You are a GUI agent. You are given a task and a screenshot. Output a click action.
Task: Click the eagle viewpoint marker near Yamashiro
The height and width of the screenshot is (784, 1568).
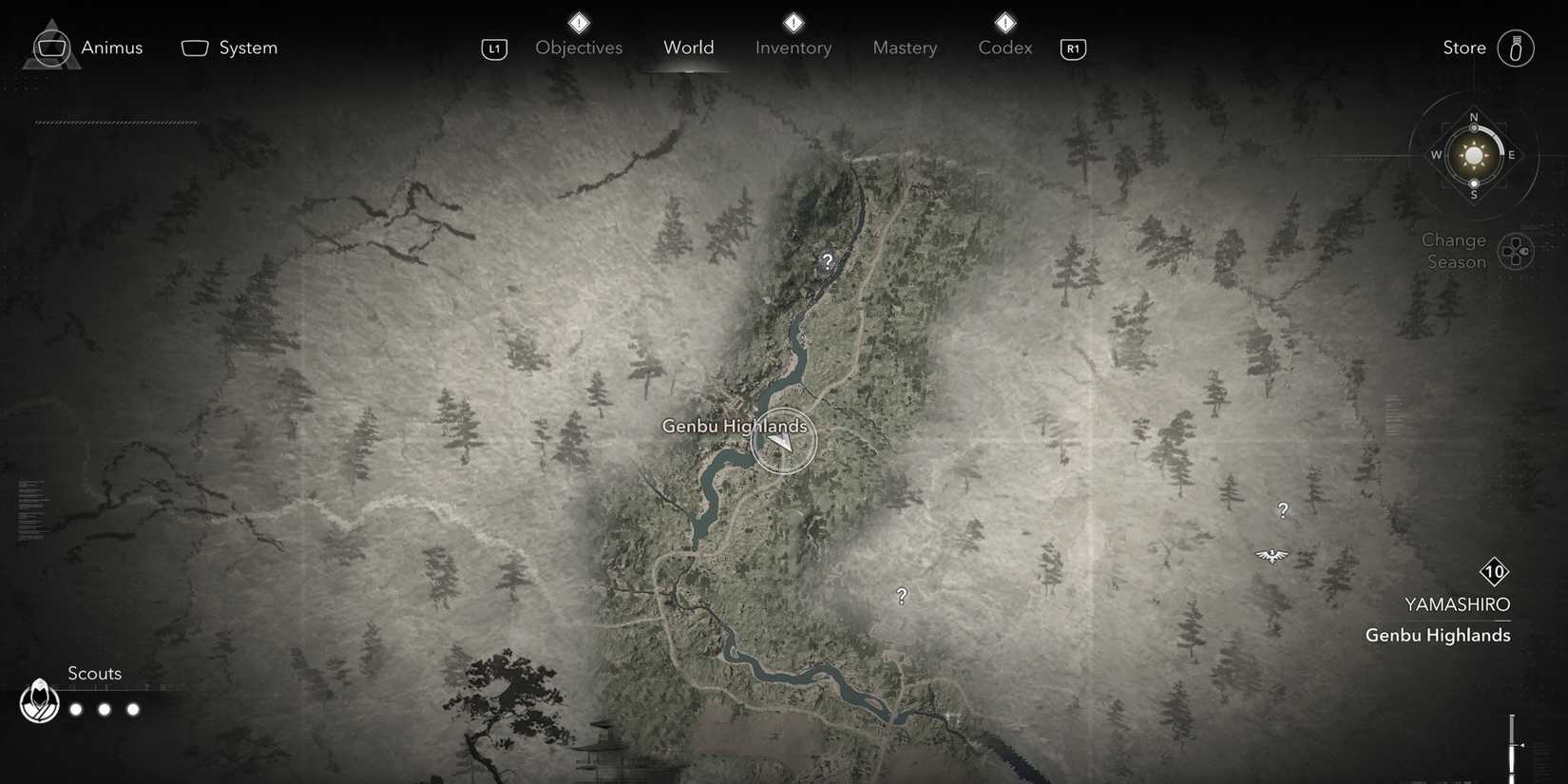coord(1272,555)
